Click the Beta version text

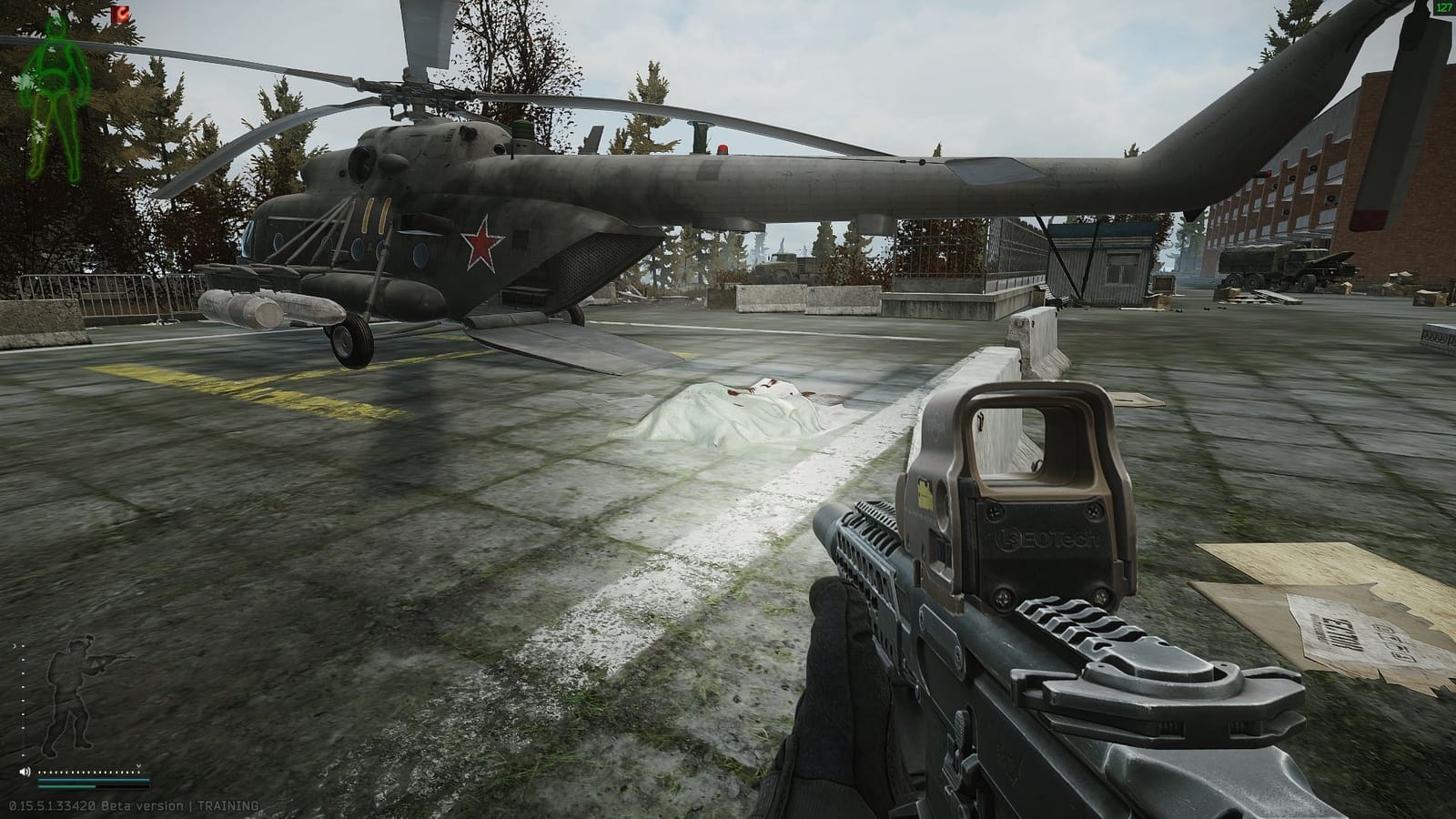[x=143, y=805]
